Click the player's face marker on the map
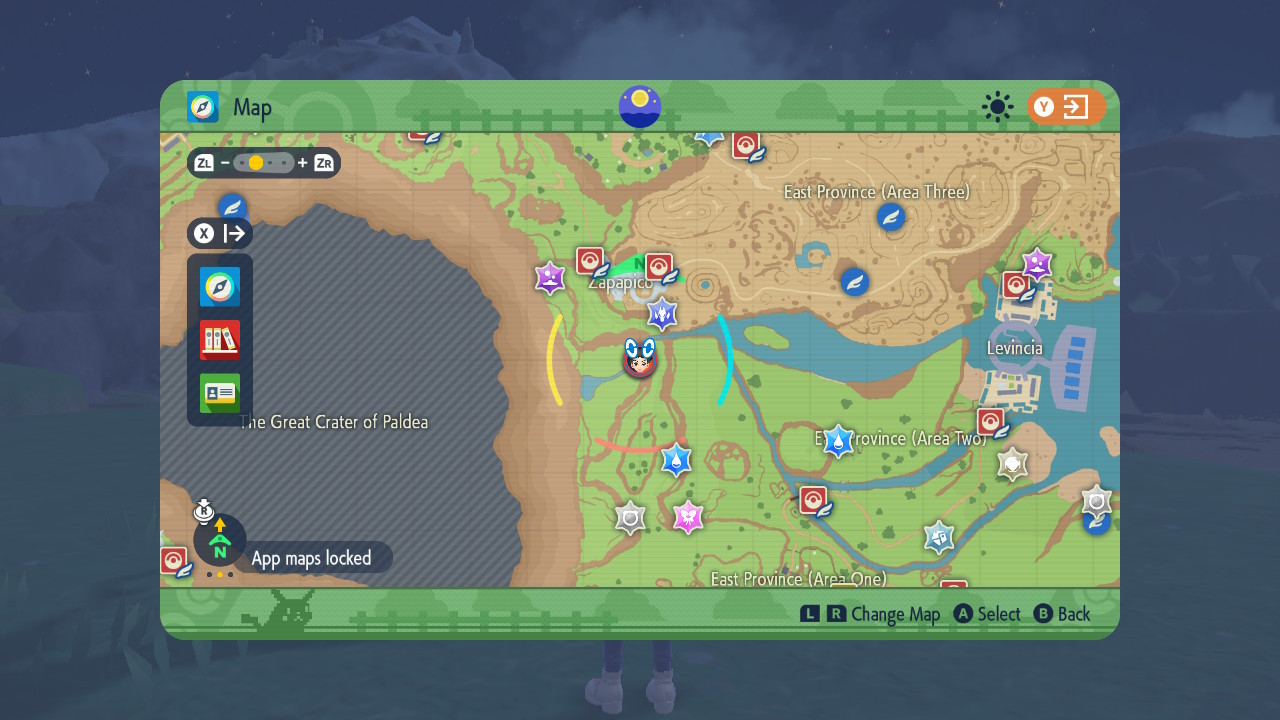The height and width of the screenshot is (720, 1280). tap(640, 360)
